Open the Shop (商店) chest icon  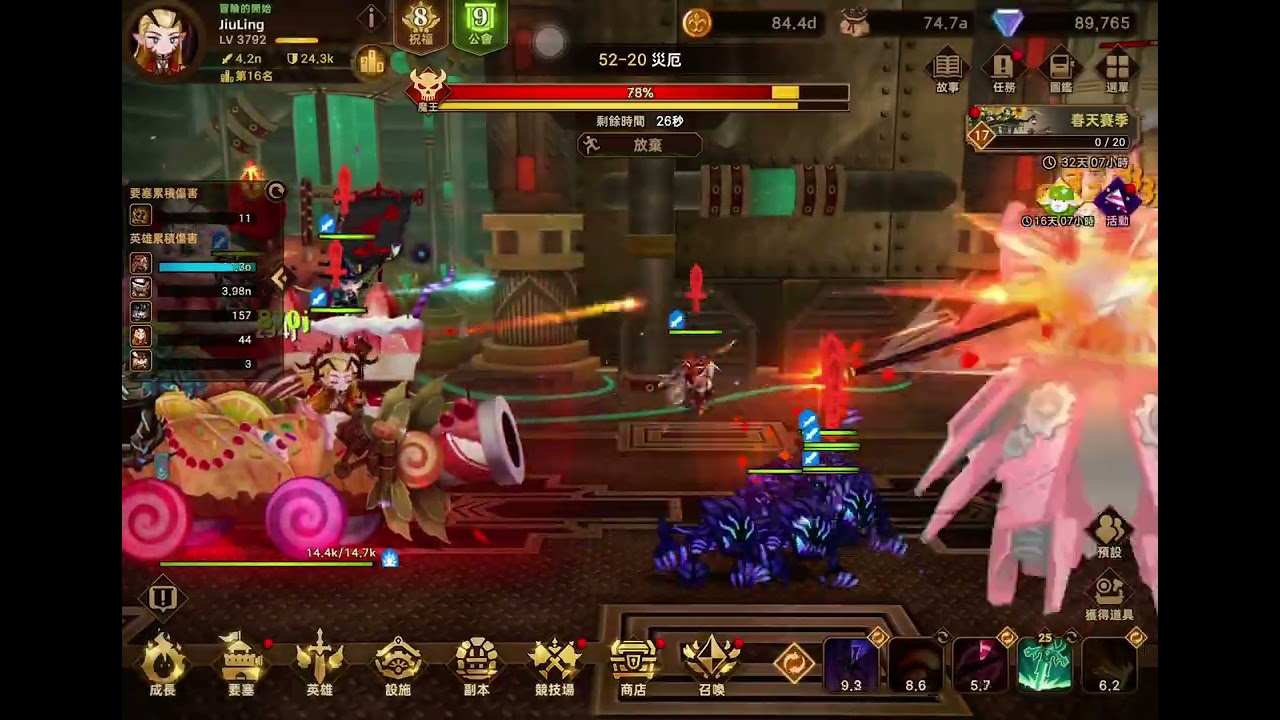coord(633,664)
